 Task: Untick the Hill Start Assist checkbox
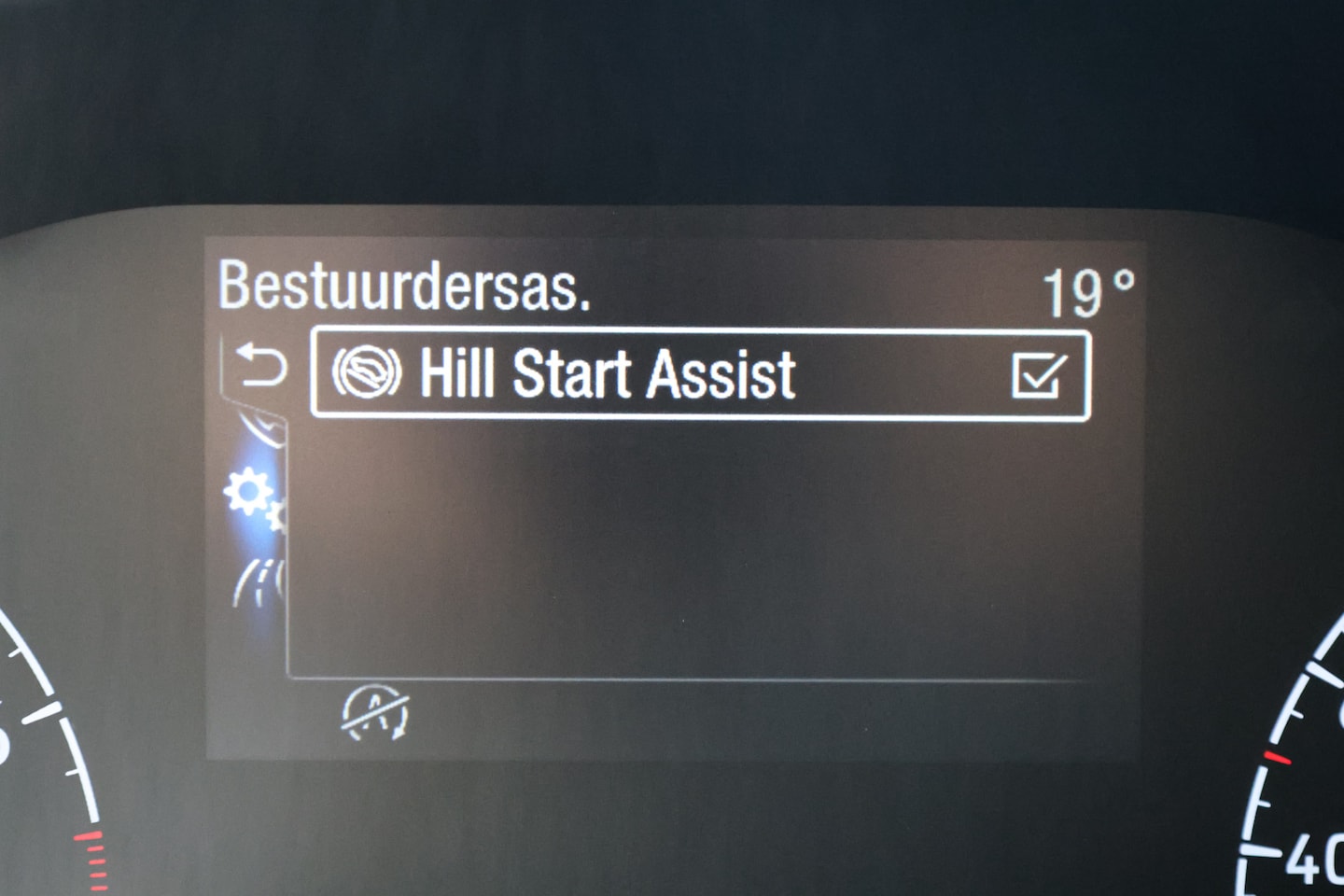[x=1038, y=375]
